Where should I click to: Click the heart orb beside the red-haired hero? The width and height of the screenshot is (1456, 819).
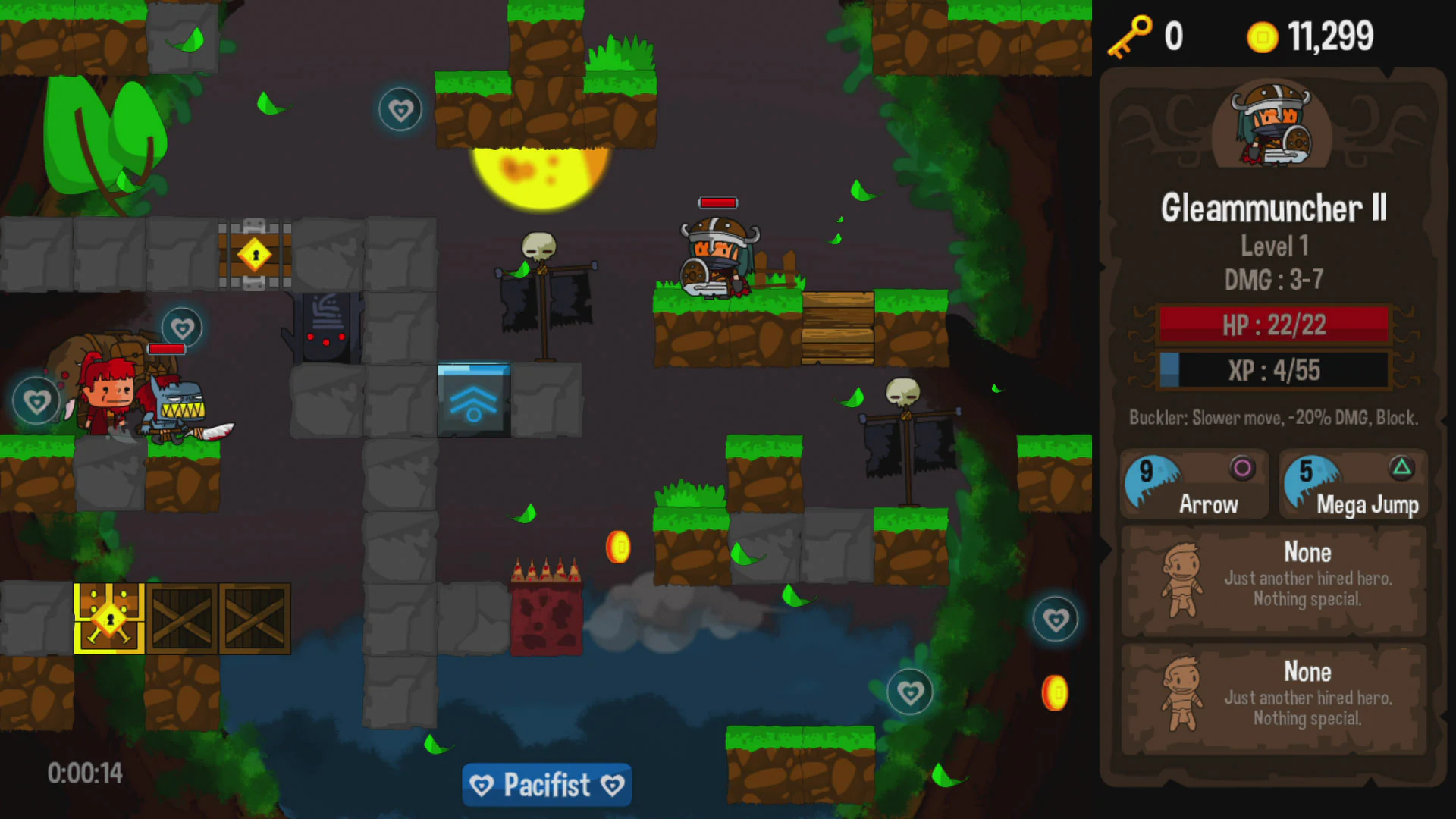click(36, 400)
